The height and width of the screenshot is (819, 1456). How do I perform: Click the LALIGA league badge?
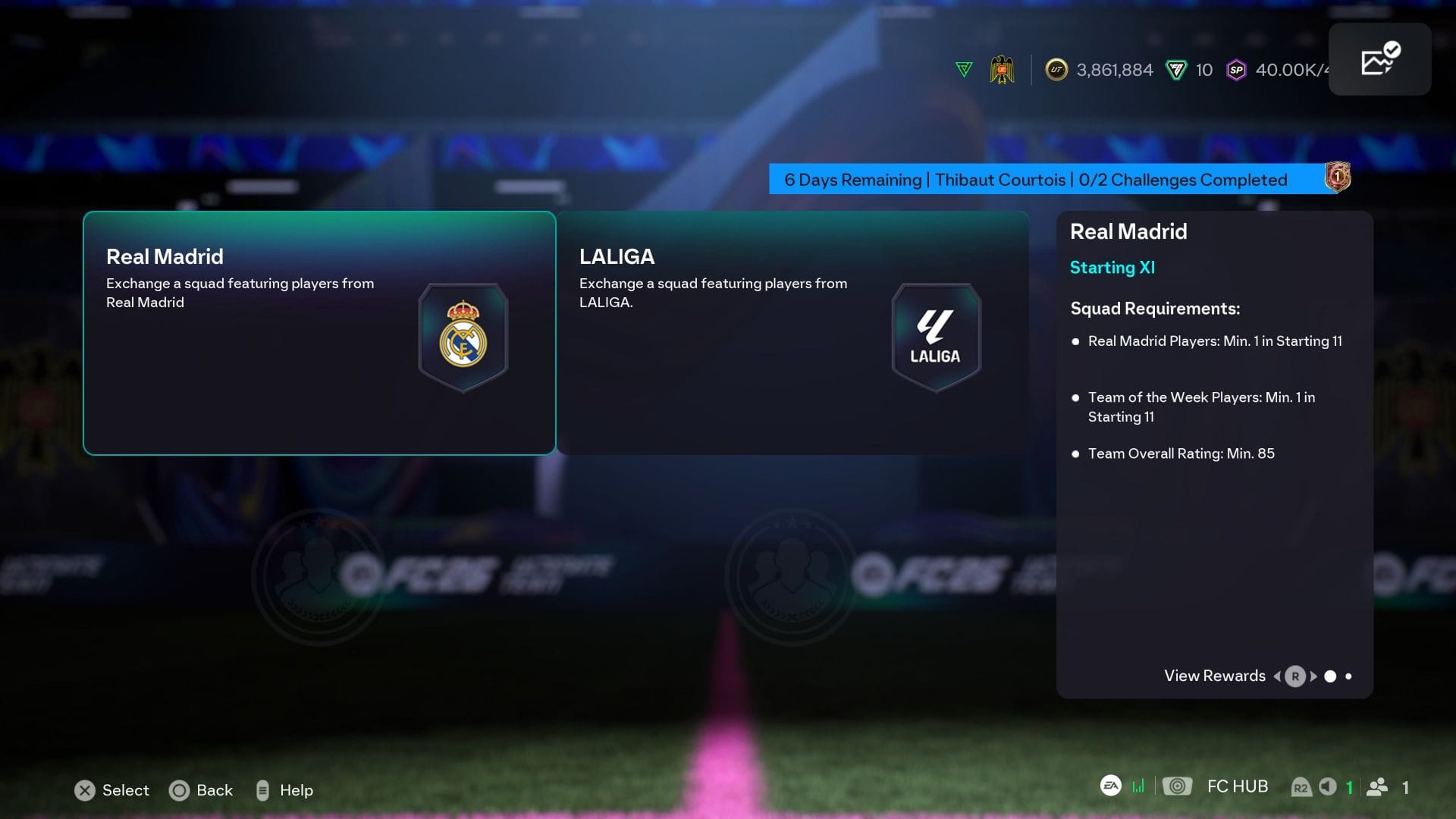[937, 336]
